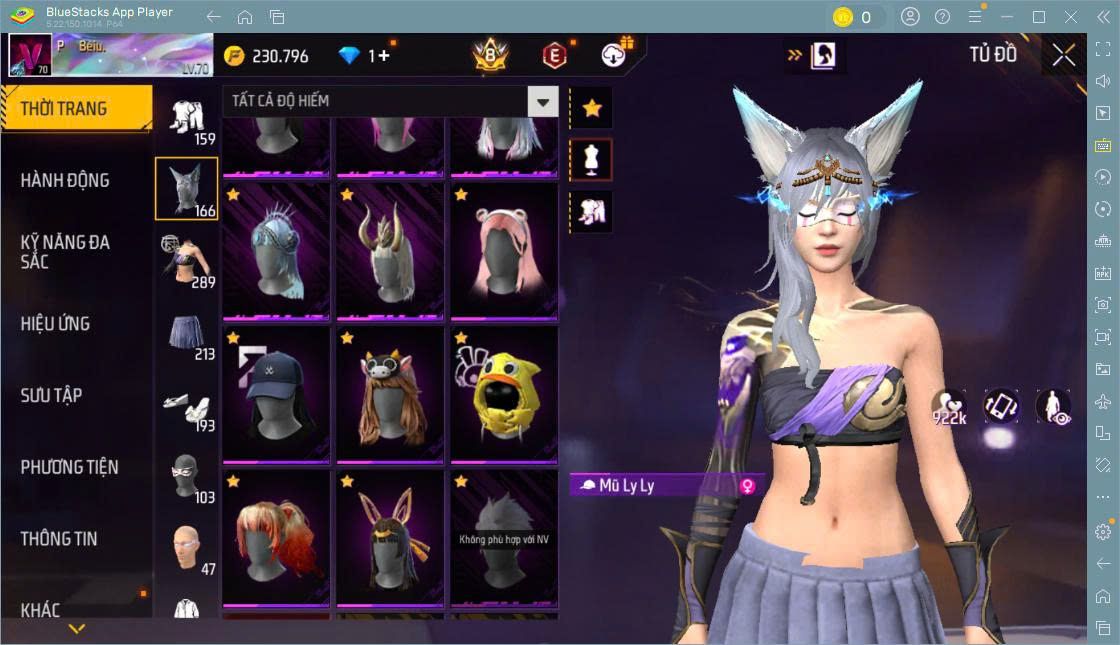The height and width of the screenshot is (645, 1120).
Task: Maximize the BlueStacks window
Action: click(x=1039, y=17)
